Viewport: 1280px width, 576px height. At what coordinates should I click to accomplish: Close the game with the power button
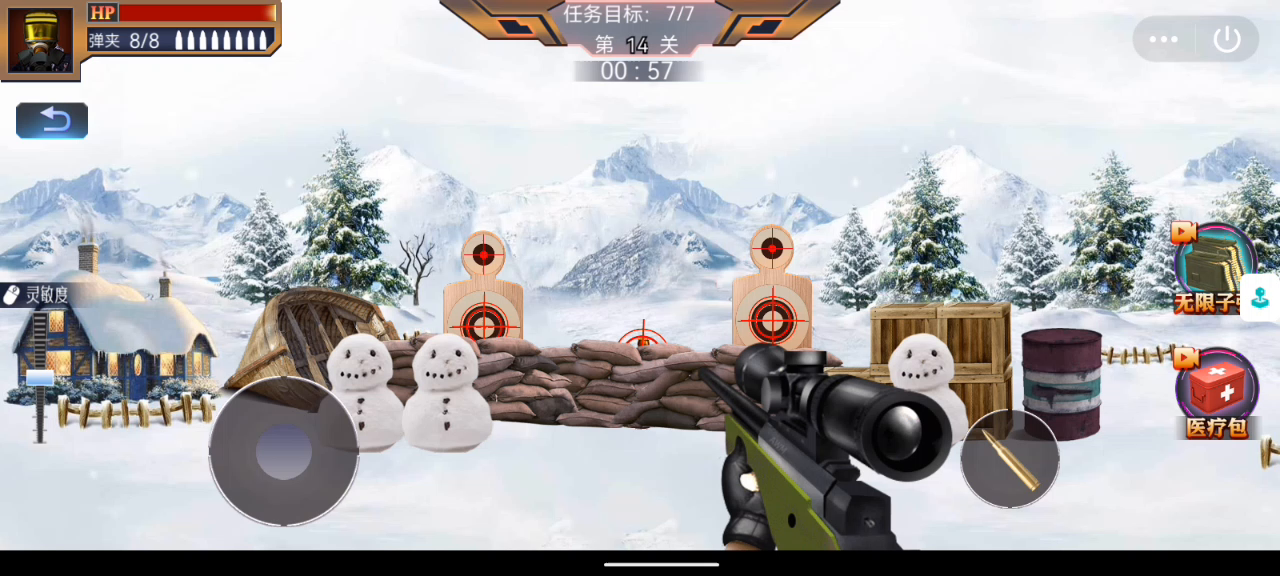point(1227,40)
